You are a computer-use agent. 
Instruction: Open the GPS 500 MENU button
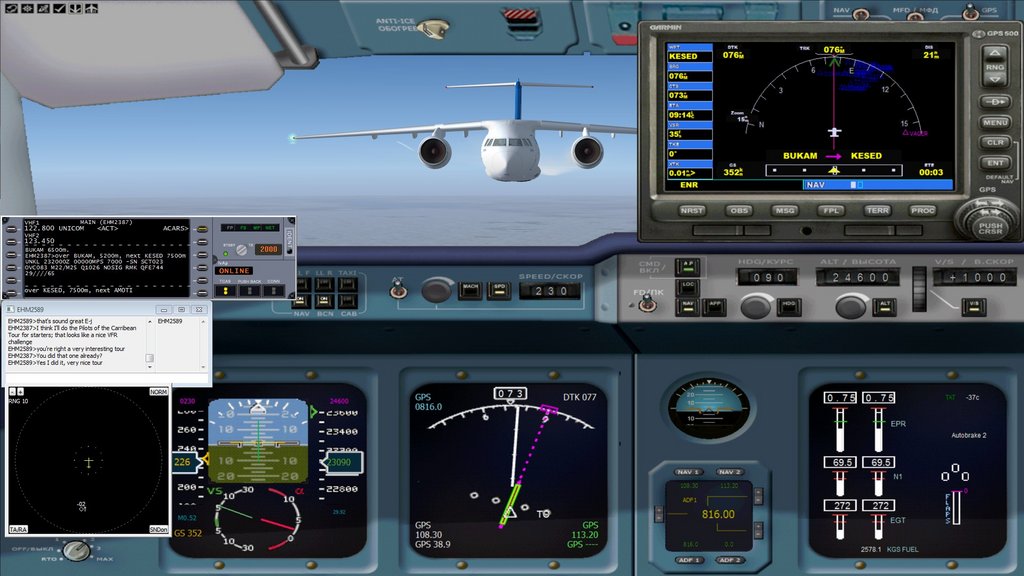tap(994, 123)
